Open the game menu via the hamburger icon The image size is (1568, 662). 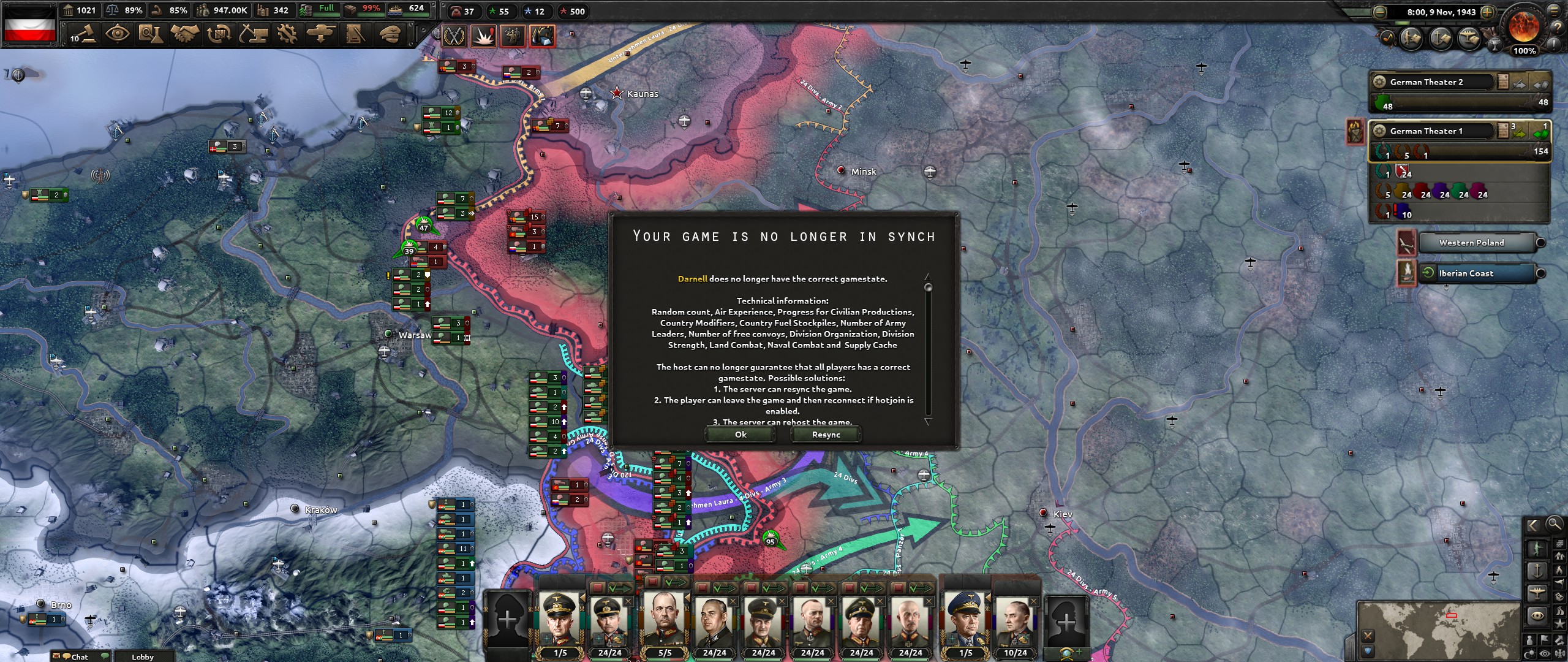coord(1554,11)
